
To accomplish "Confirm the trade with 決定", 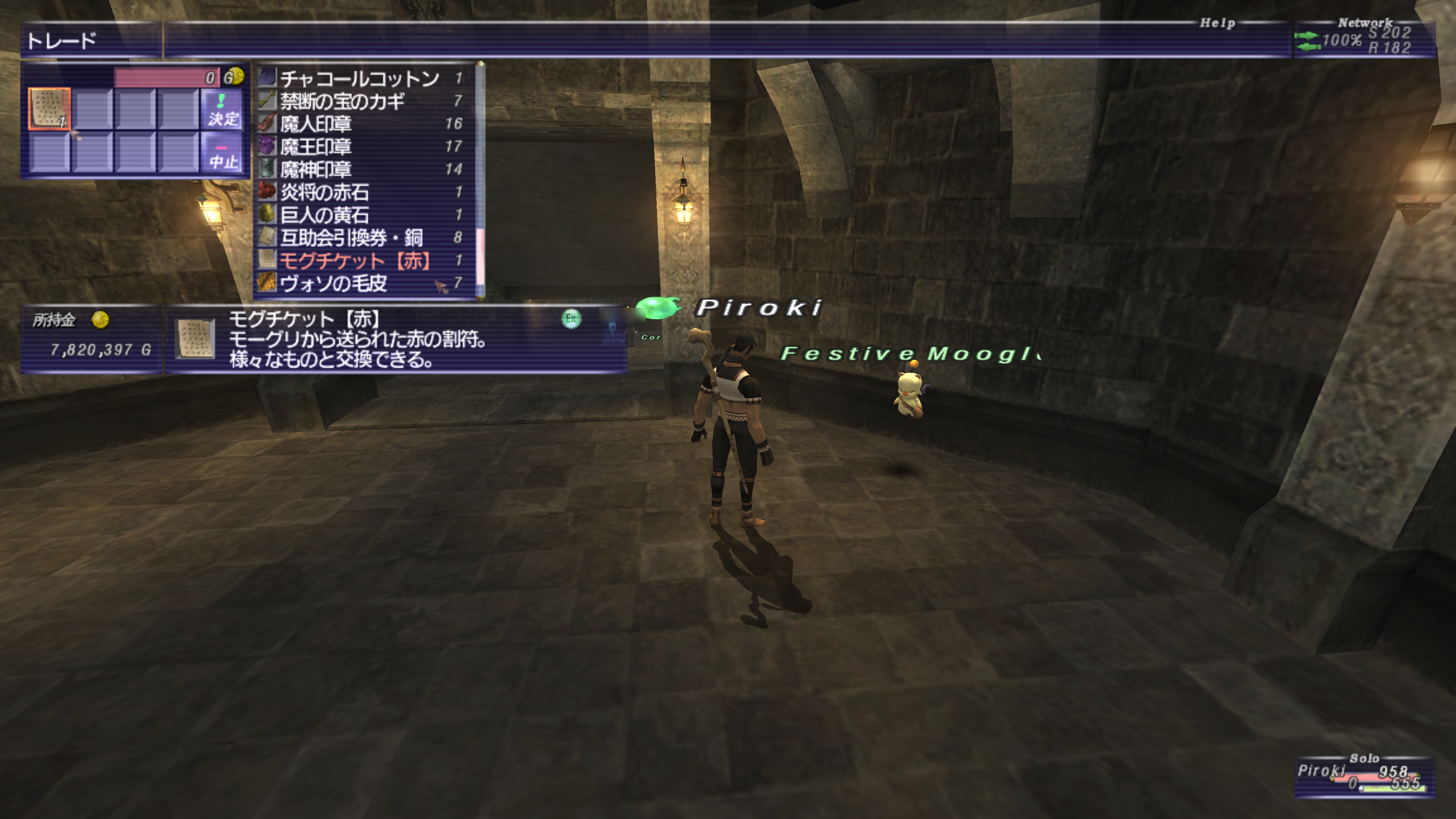I will point(223,110).
